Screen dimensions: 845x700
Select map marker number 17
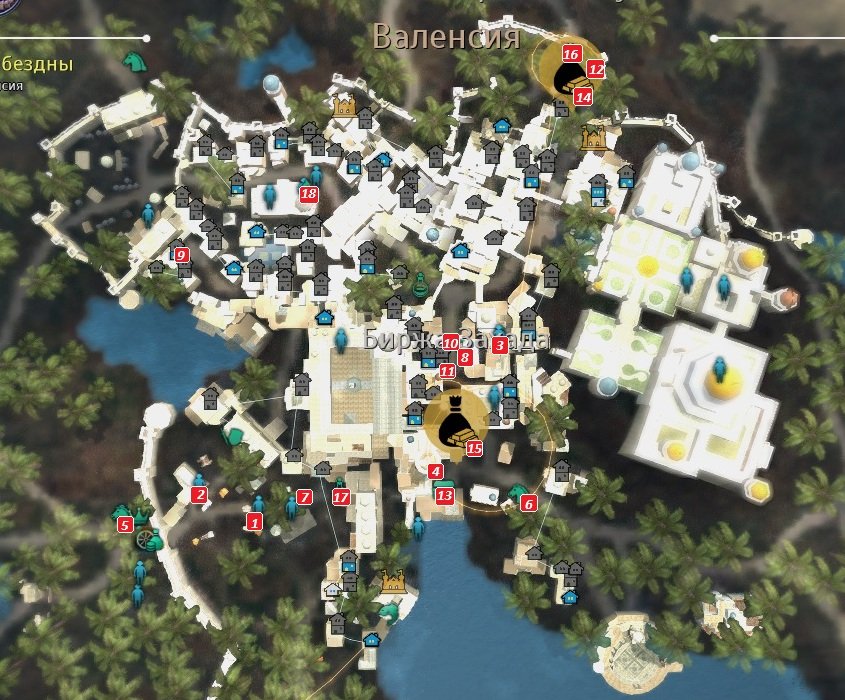click(341, 497)
